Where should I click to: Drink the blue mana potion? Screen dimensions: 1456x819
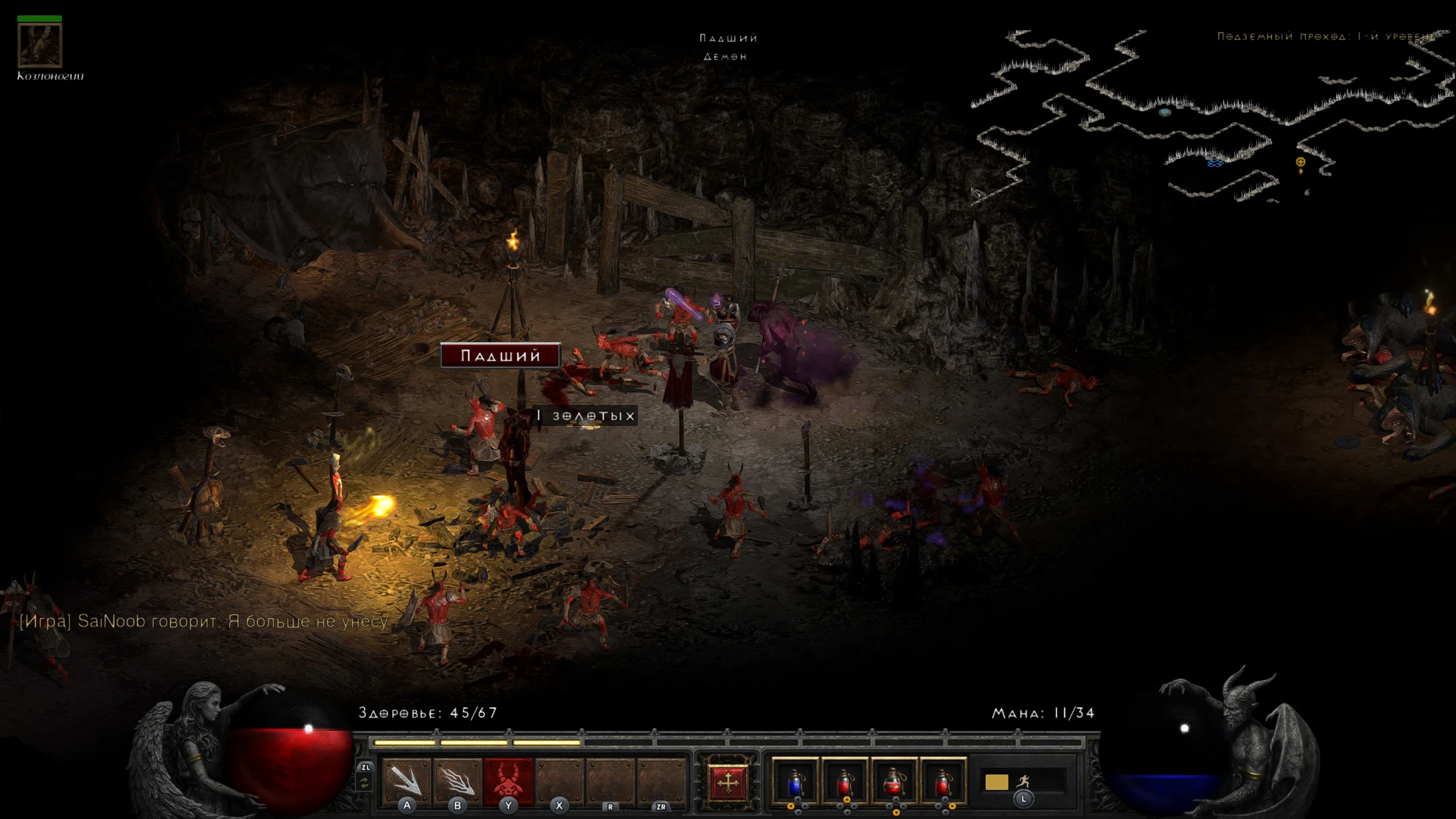795,782
